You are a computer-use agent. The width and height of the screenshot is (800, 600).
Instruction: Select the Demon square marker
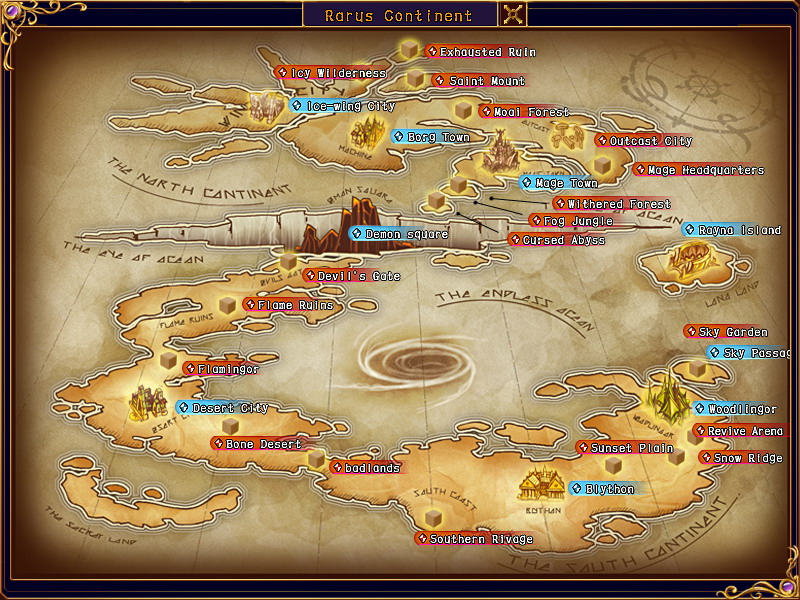[x=398, y=234]
